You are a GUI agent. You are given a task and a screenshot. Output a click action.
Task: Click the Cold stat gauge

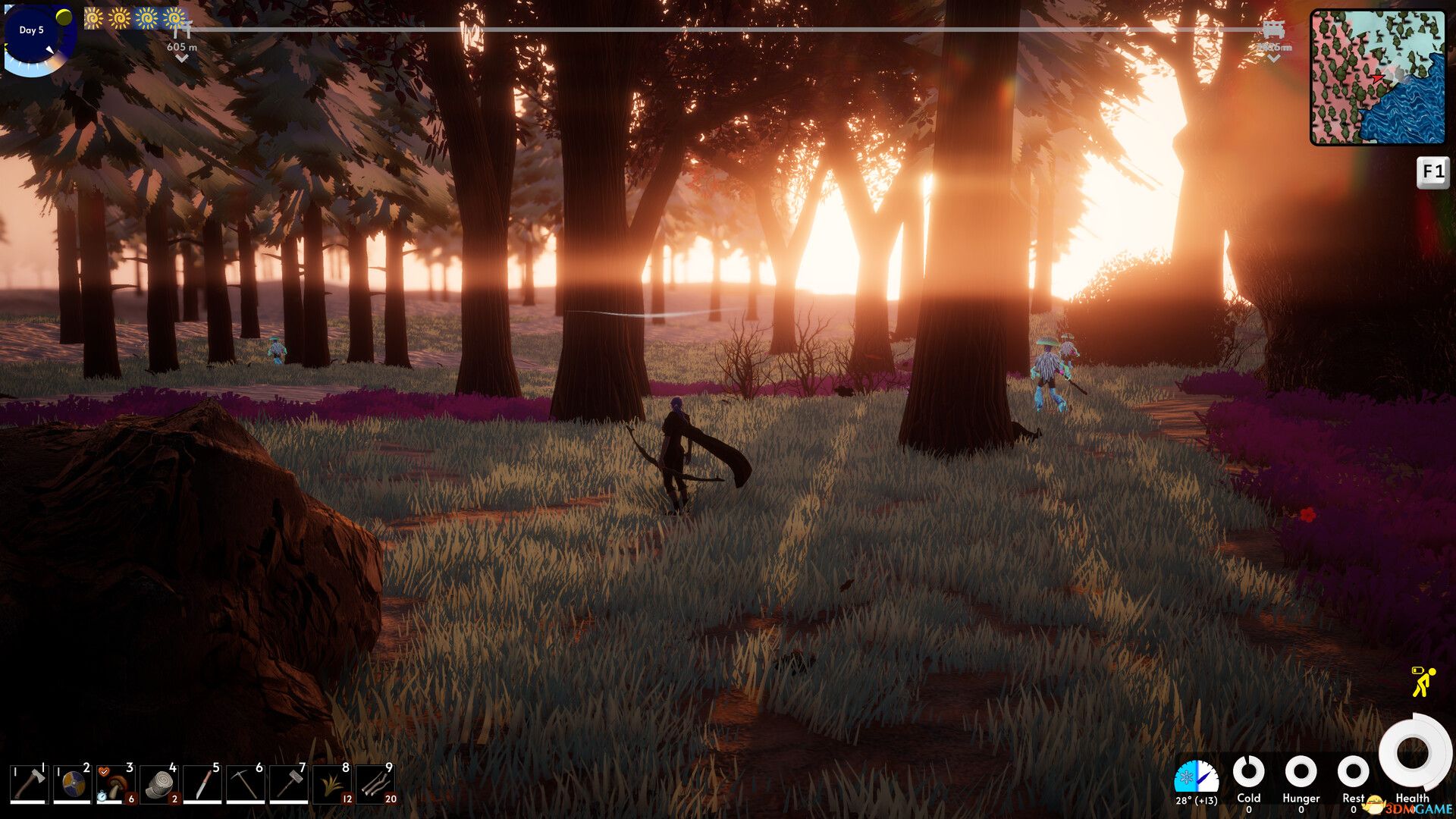[x=1247, y=770]
